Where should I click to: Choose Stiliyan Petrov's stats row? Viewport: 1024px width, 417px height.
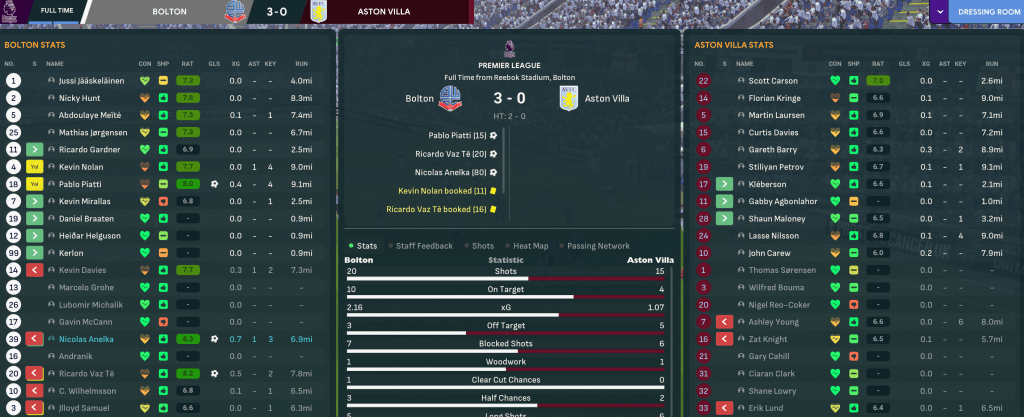[776, 167]
